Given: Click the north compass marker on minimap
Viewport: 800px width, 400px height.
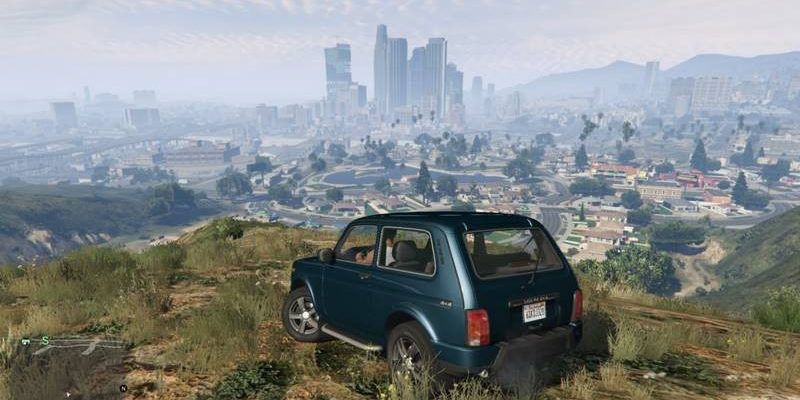Looking at the screenshot, I should 123,388.
